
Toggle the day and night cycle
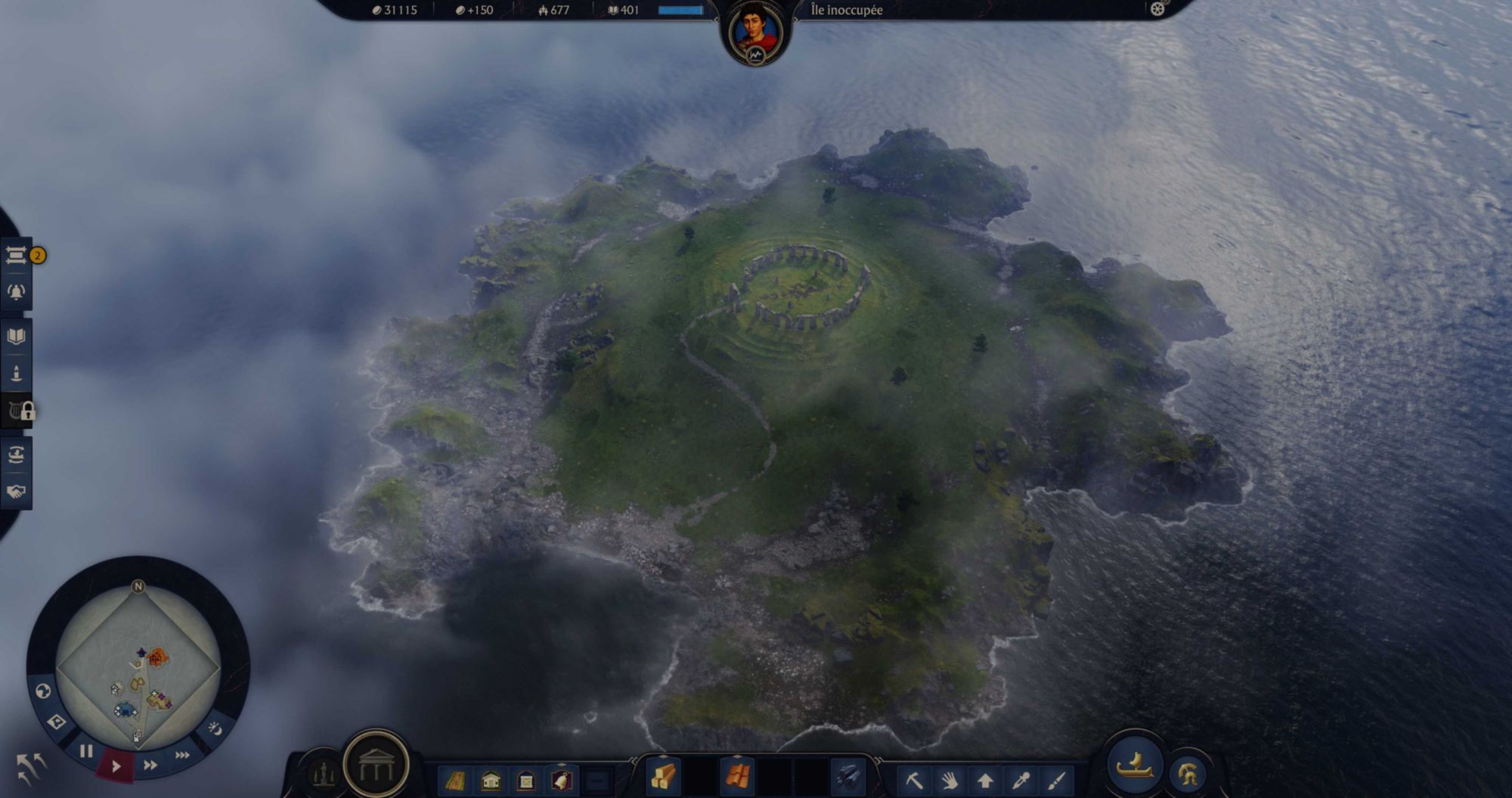pos(215,728)
